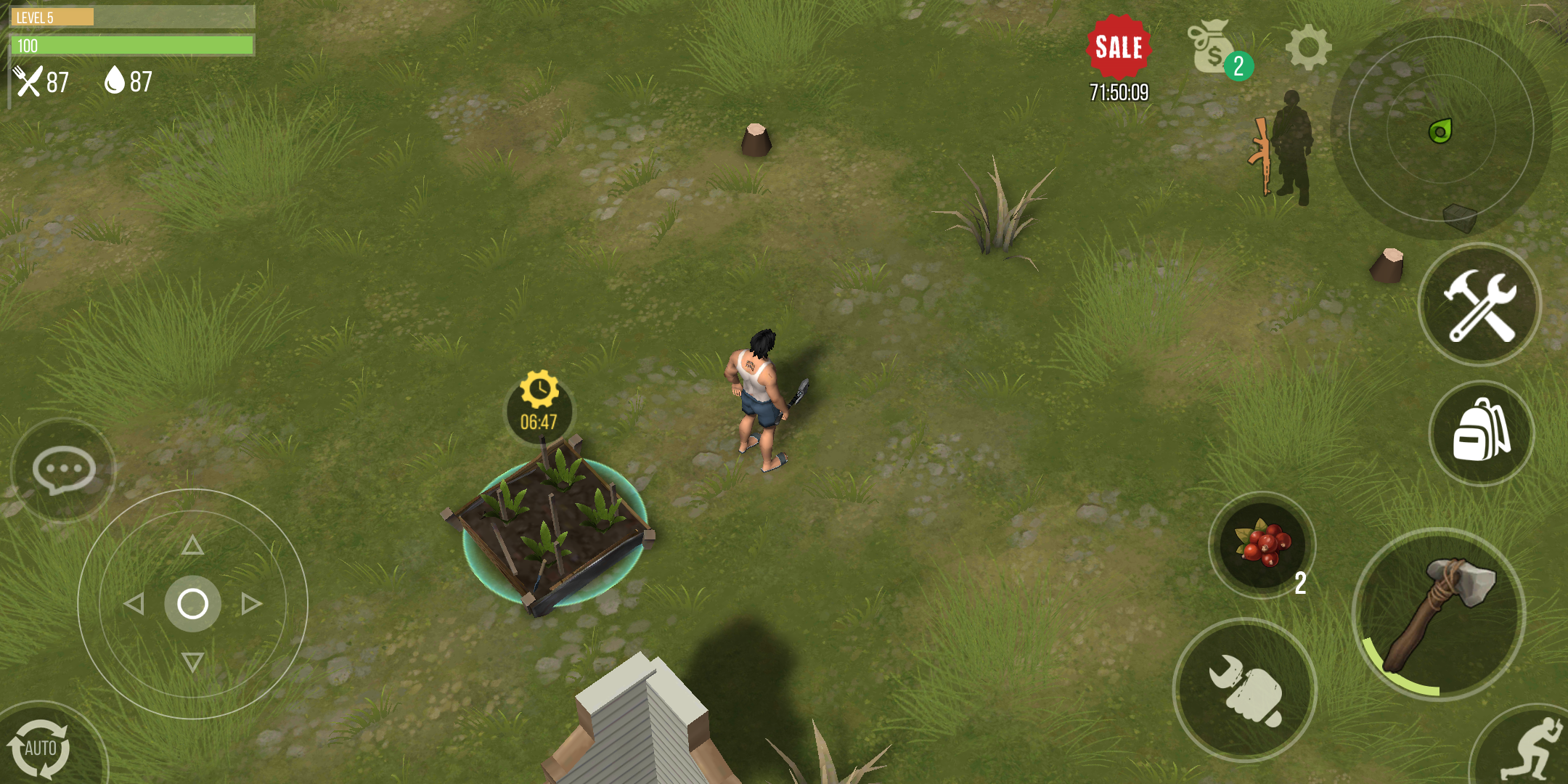The image size is (1568, 784).
Task: Tap the joystick right arrow
Action: tap(251, 603)
